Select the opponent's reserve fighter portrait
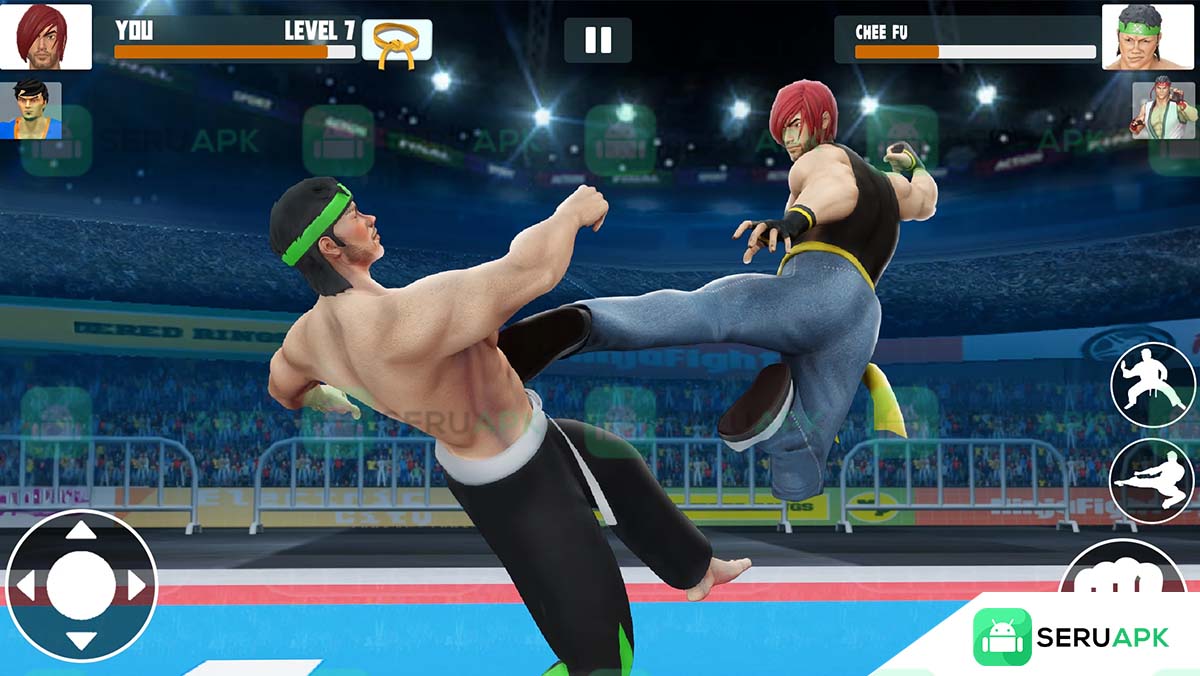The image size is (1200, 676). [x=1164, y=110]
